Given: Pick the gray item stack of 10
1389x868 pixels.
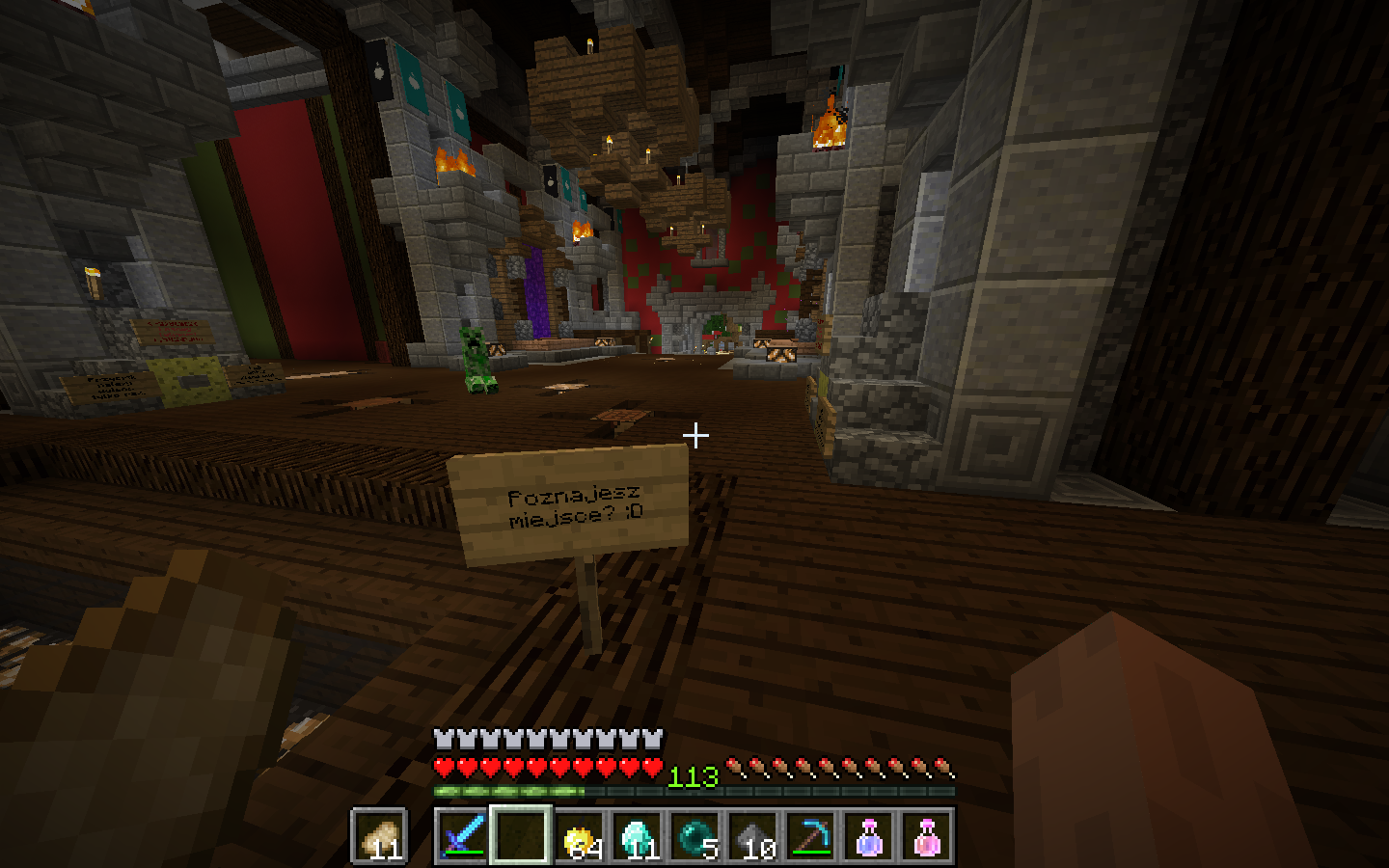Looking at the screenshot, I should coord(753,835).
